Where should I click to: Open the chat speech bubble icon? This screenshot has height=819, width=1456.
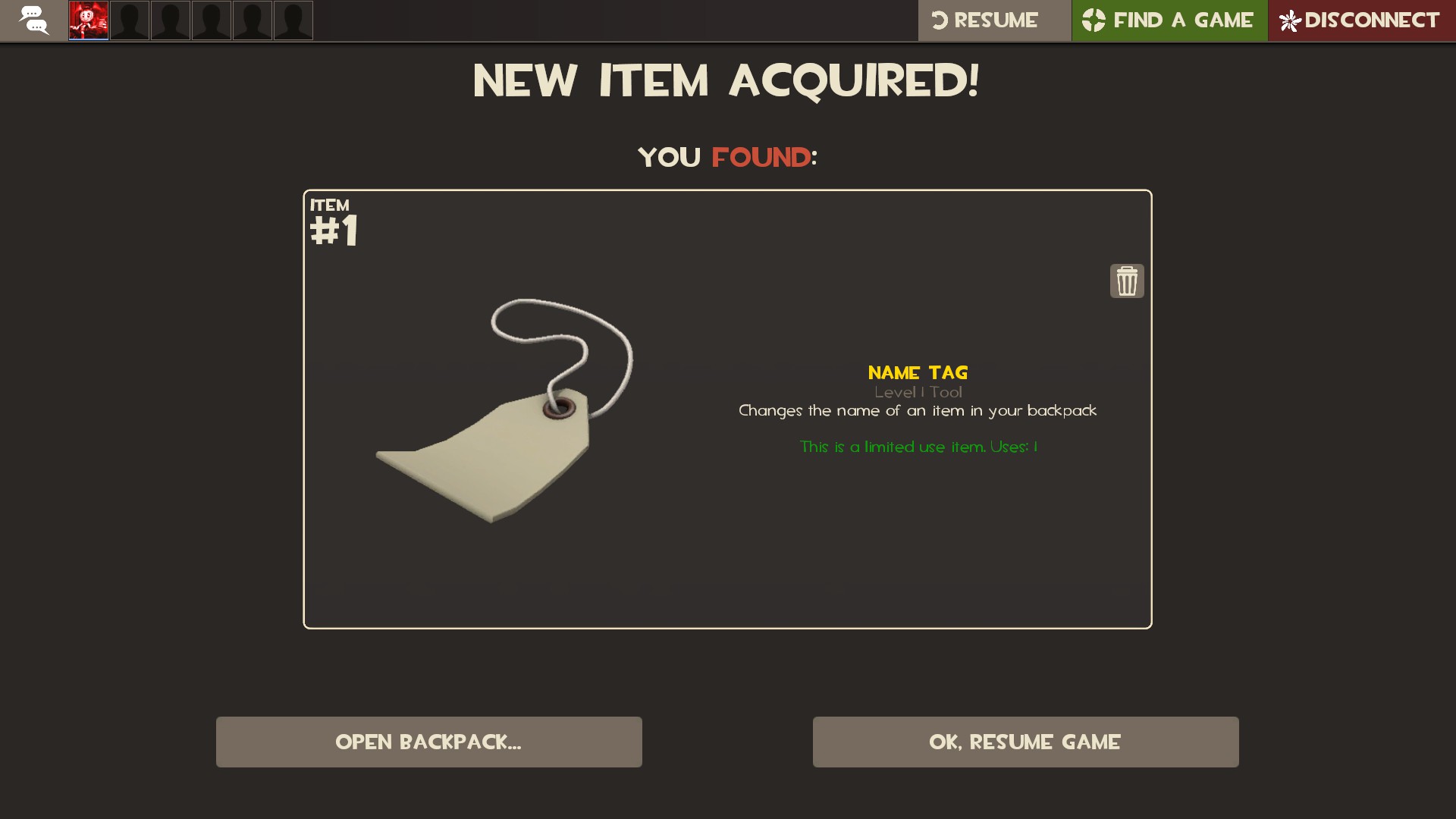(33, 20)
